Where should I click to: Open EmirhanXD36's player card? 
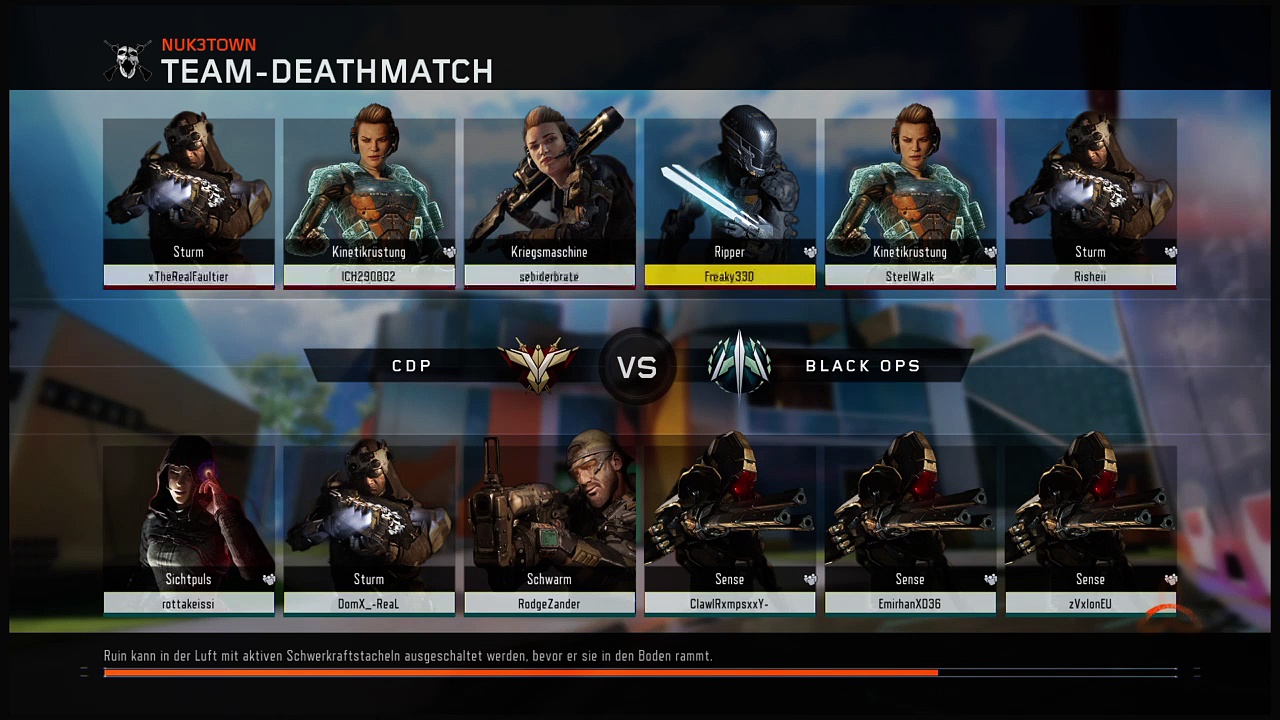point(910,530)
